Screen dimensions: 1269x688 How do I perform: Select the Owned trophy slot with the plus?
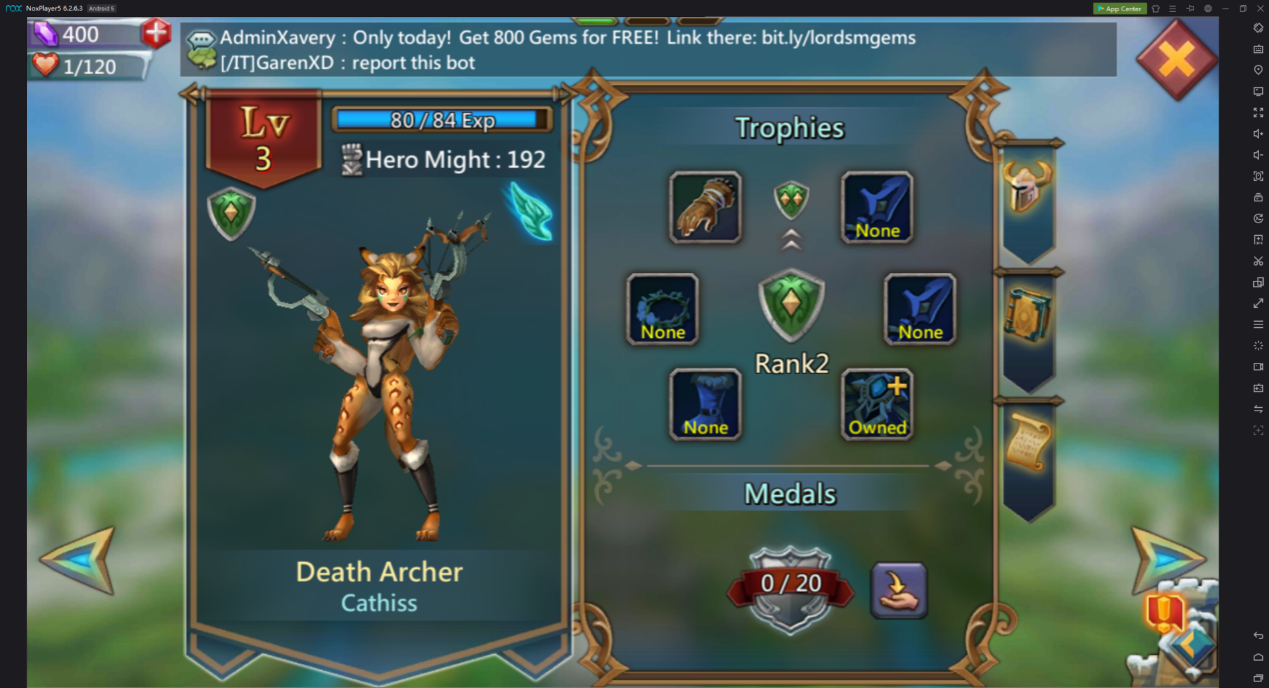877,404
